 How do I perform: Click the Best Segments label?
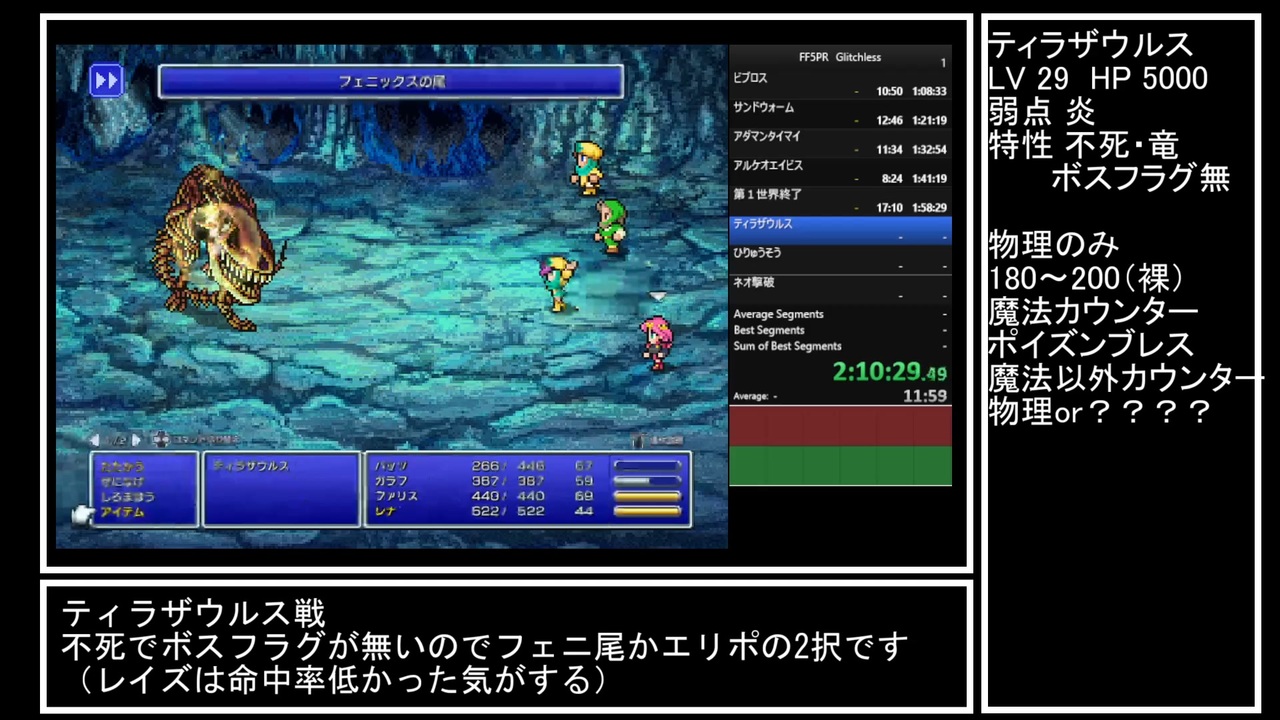click(x=769, y=330)
